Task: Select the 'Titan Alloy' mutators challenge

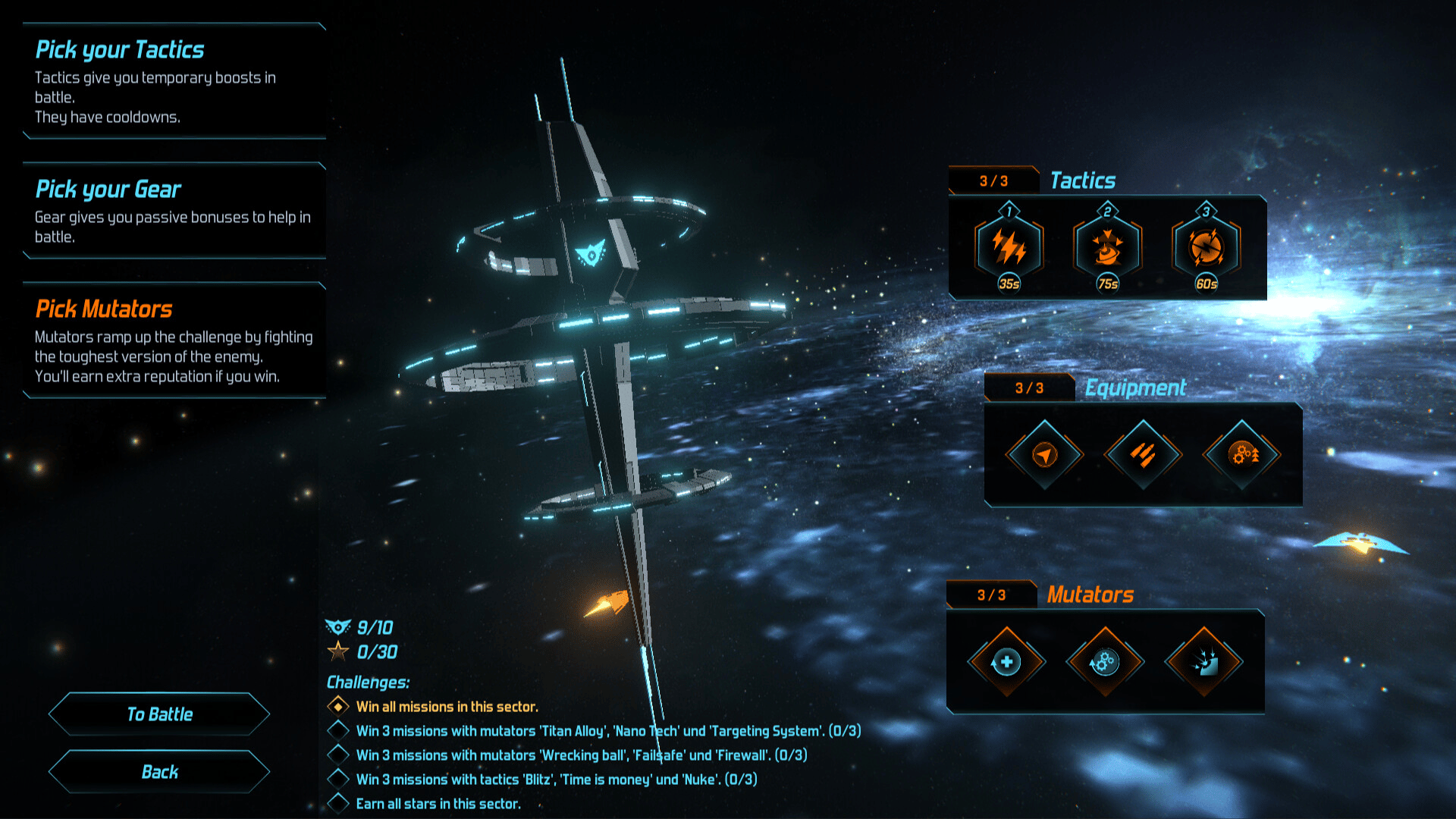Action: tap(607, 731)
